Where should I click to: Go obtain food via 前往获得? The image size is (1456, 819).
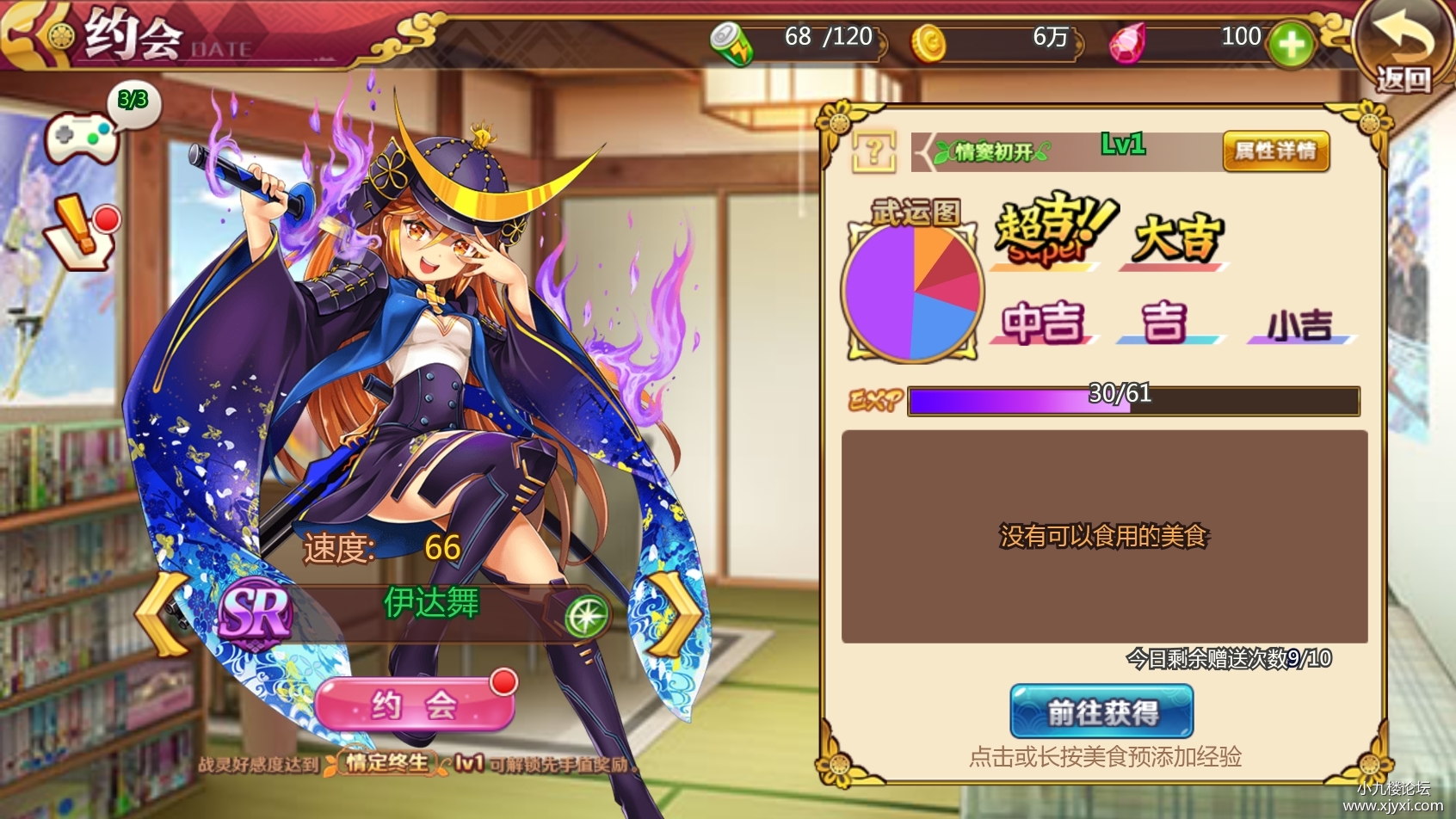(1101, 711)
